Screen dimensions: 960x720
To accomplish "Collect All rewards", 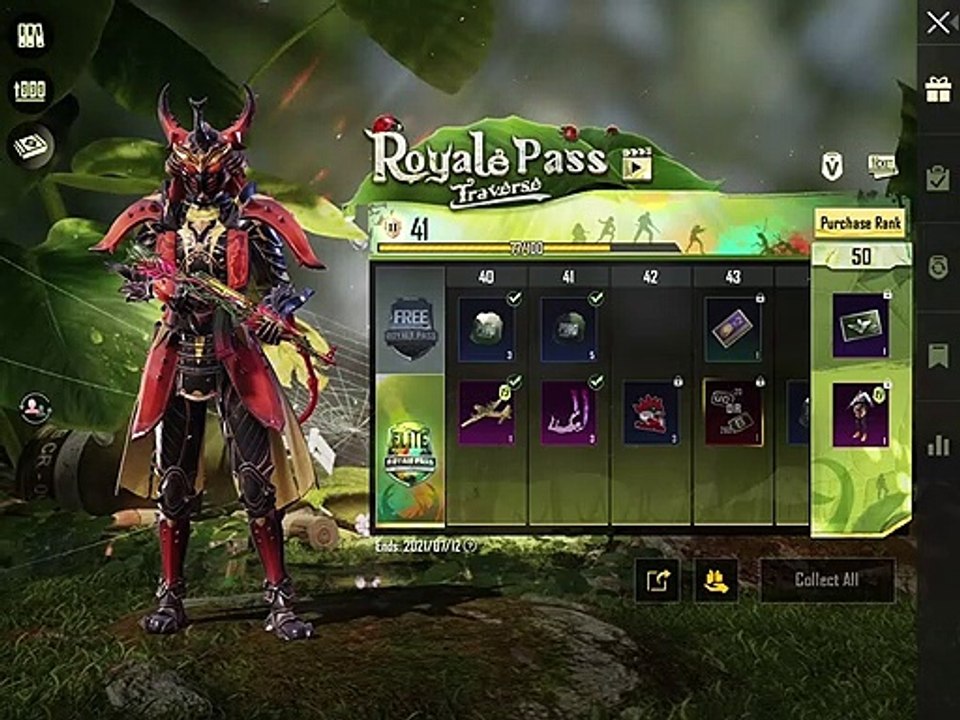I will tap(827, 580).
